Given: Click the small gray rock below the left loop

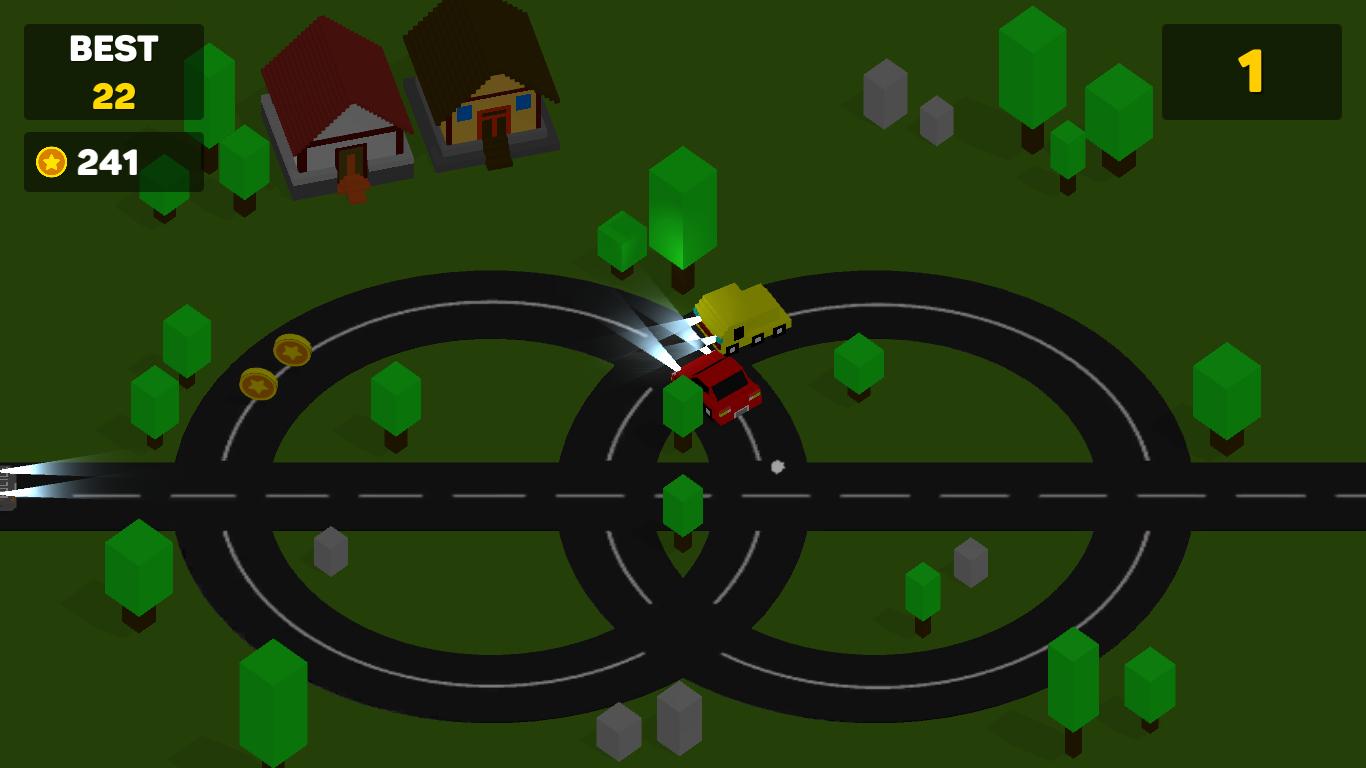Looking at the screenshot, I should 329,552.
